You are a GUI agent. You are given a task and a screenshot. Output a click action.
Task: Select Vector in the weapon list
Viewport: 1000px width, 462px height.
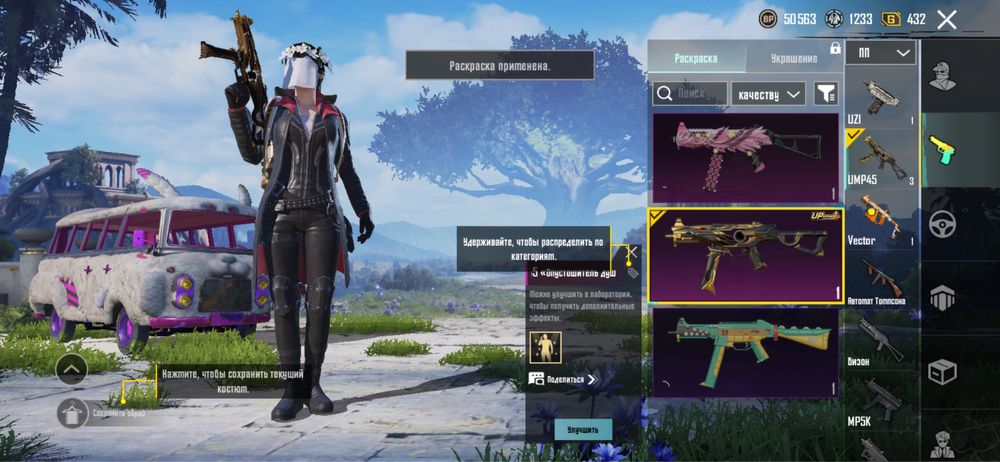click(x=880, y=219)
